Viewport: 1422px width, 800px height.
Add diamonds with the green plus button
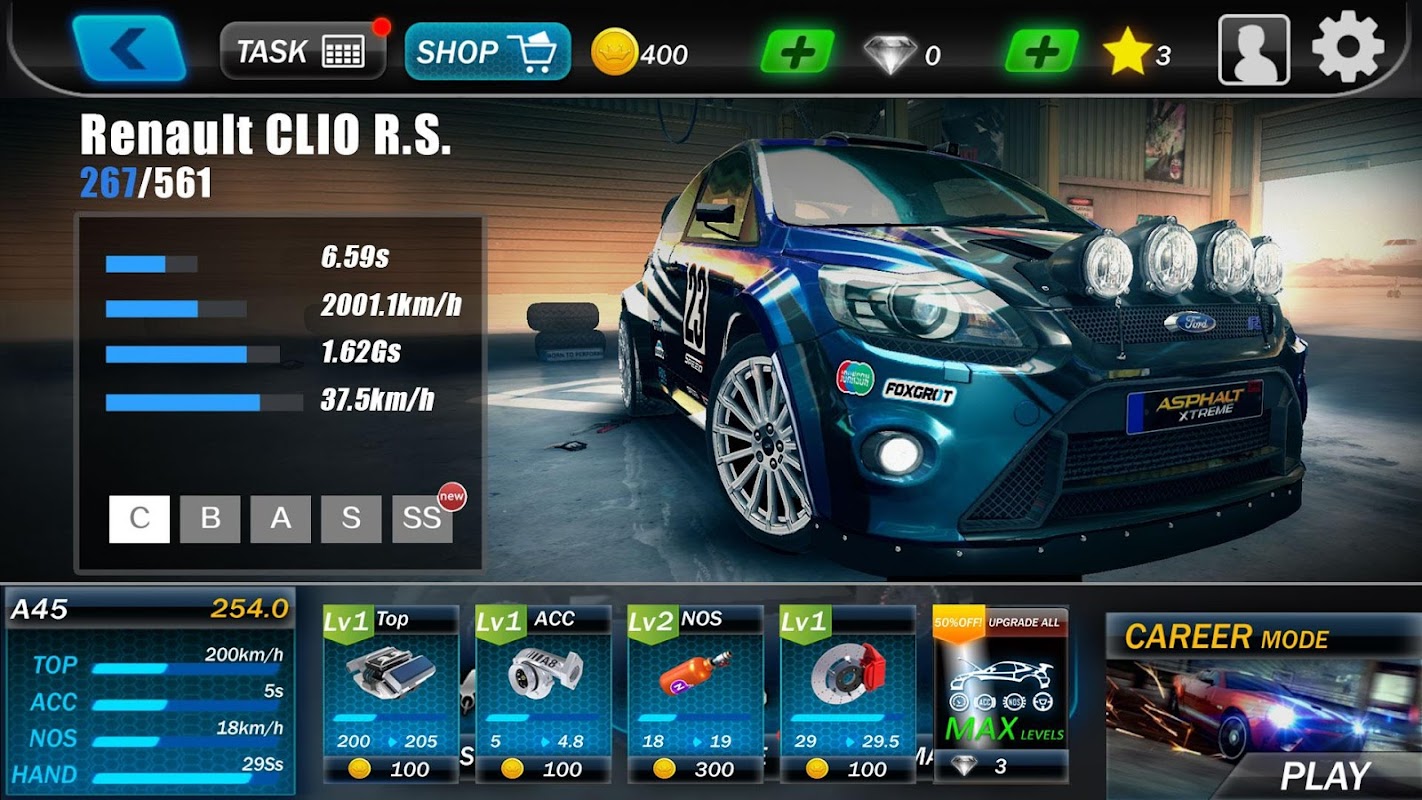(1041, 52)
